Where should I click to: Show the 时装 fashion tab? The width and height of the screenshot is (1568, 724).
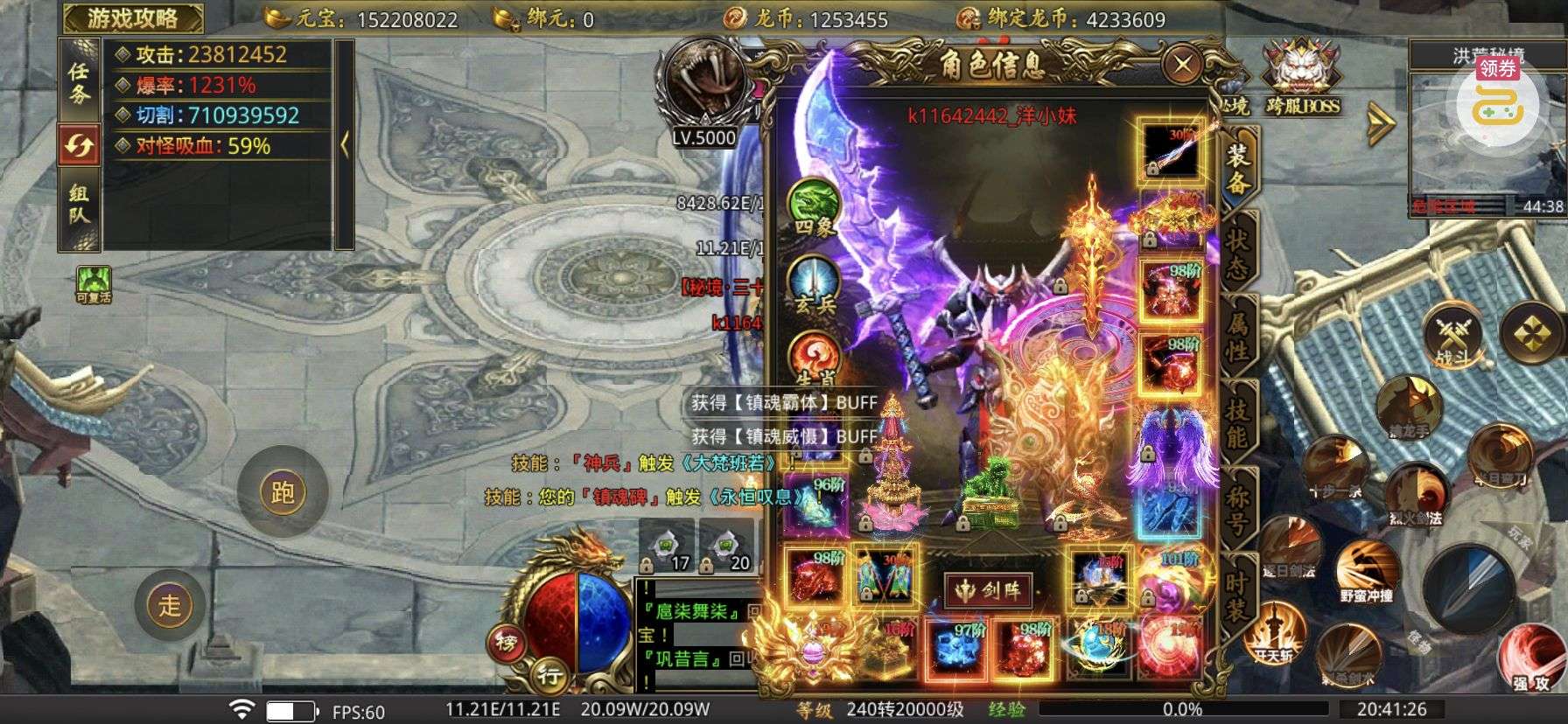(1237, 595)
